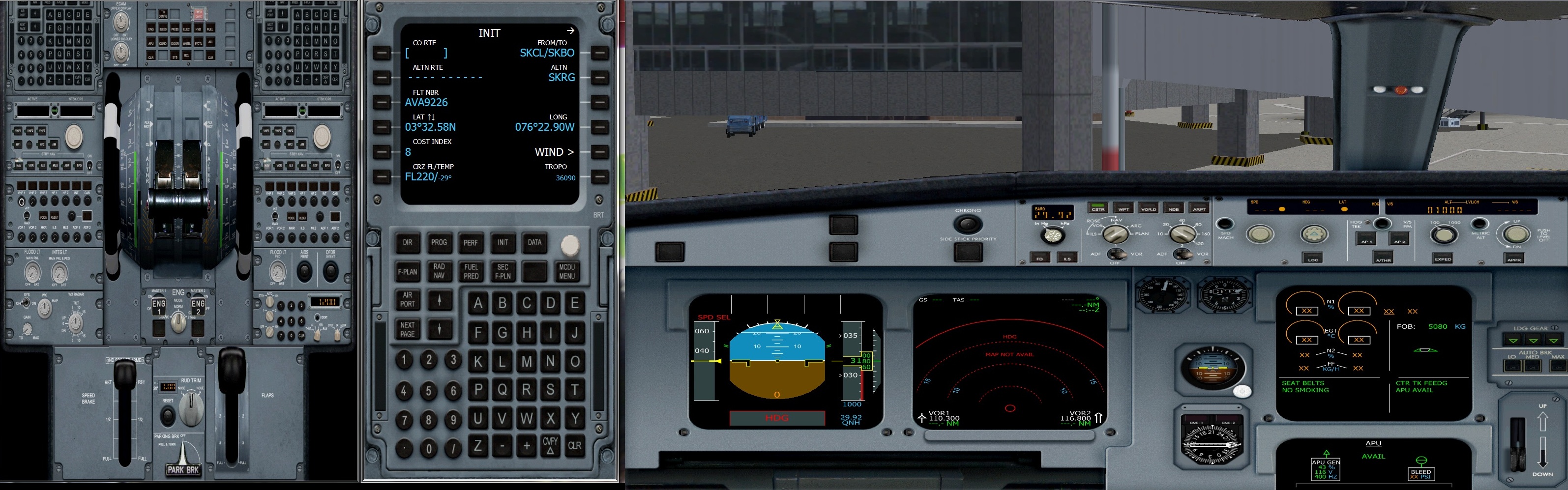Show airports with the ARPT button

[x=1200, y=209]
